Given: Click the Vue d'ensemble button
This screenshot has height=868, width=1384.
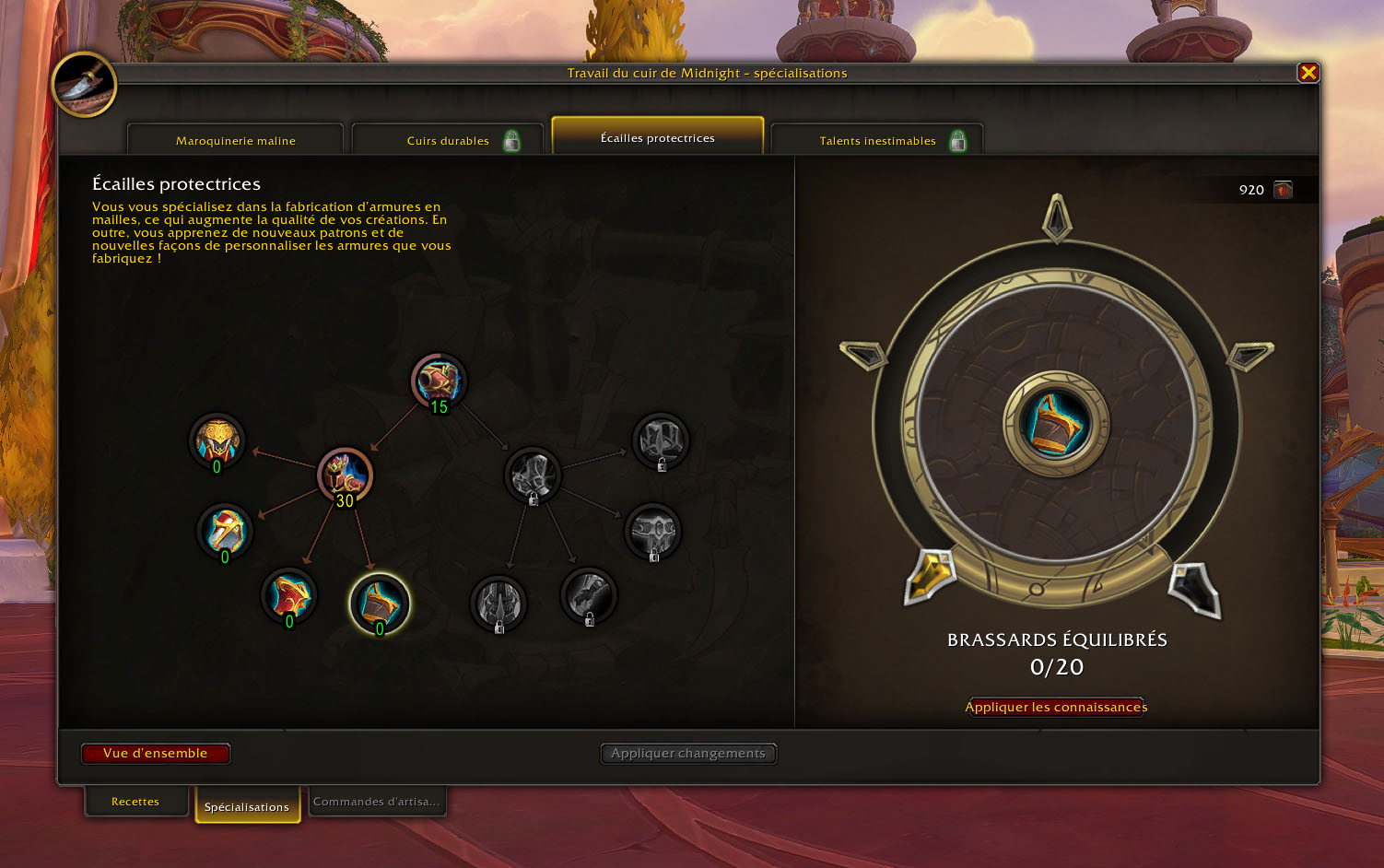Looking at the screenshot, I should coord(156,753).
